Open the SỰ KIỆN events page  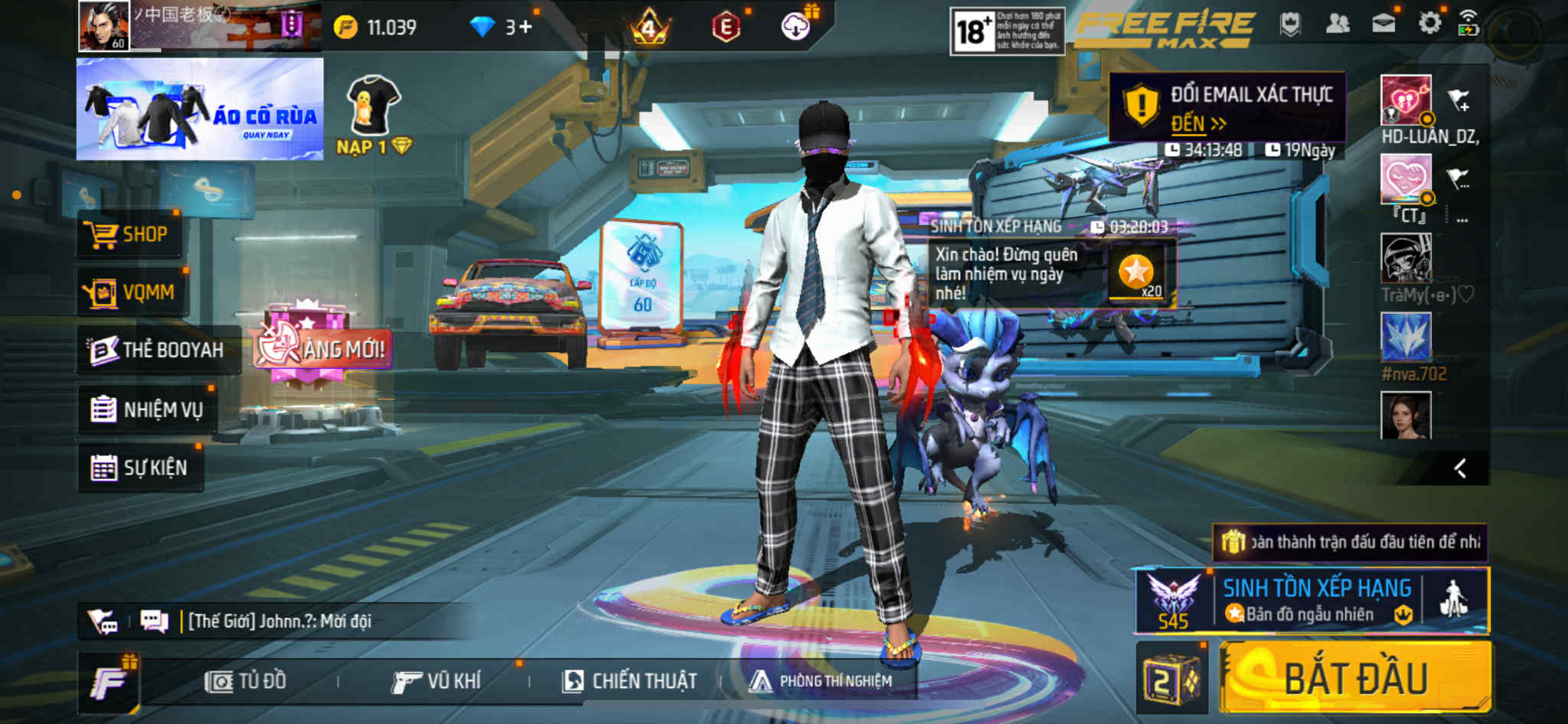pyautogui.click(x=140, y=468)
